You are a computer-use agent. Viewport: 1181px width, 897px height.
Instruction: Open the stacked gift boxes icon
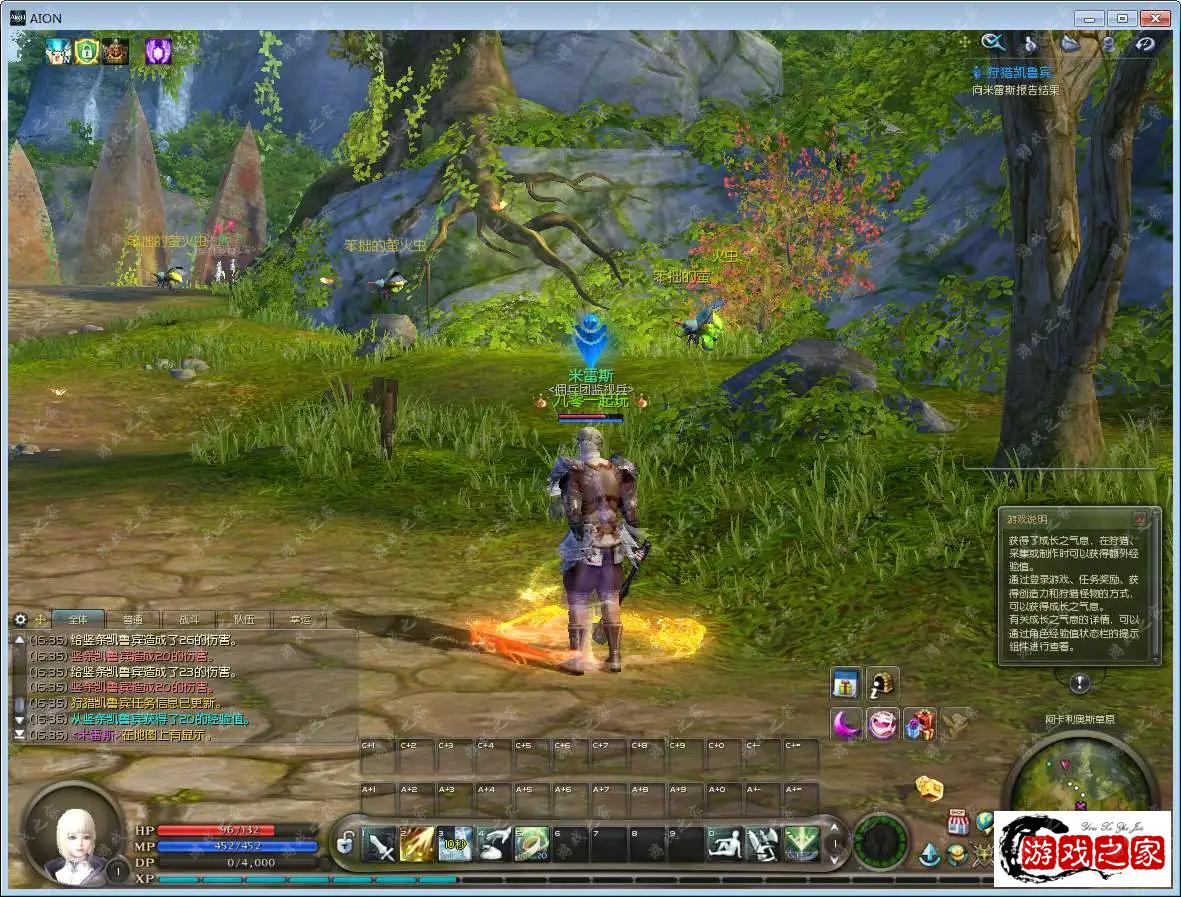[919, 724]
